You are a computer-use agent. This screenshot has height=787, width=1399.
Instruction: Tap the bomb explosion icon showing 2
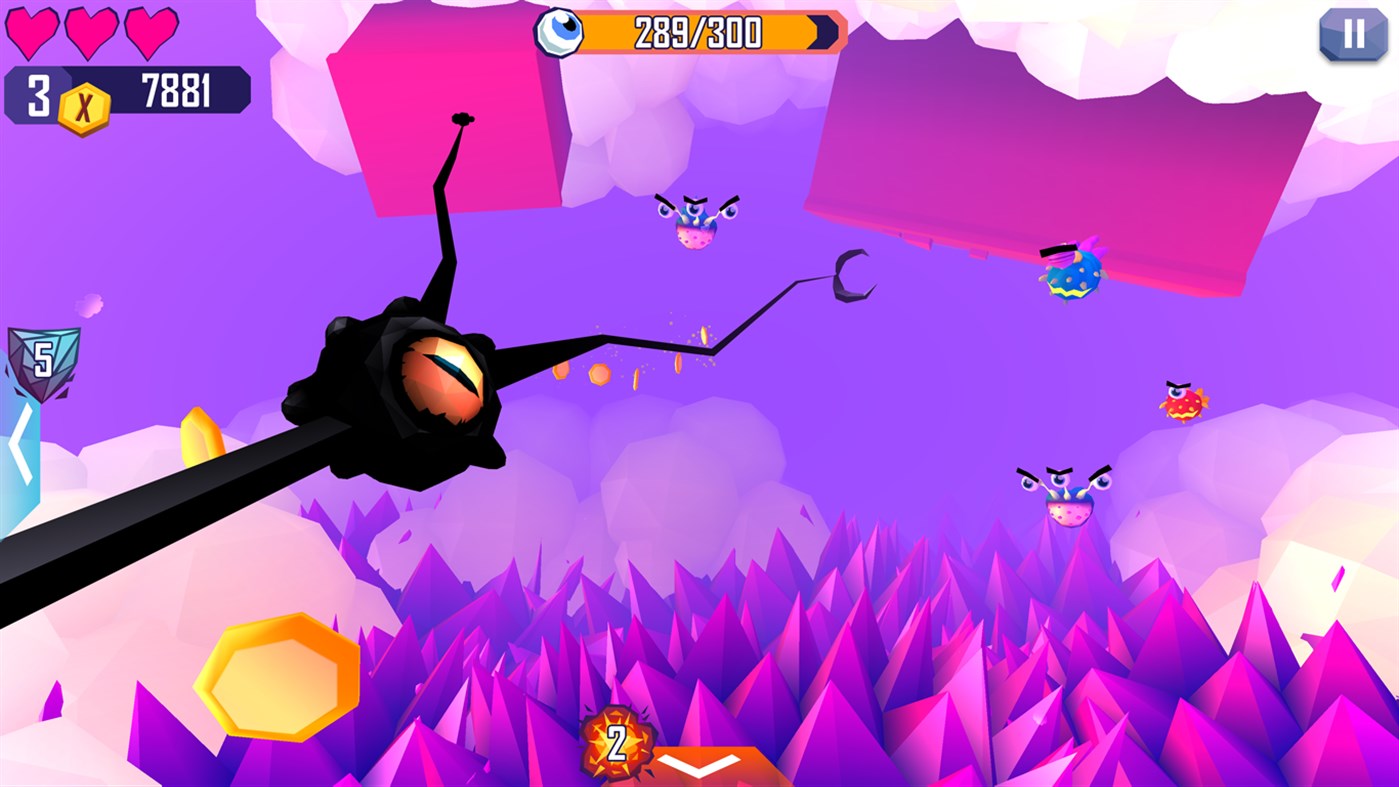pos(617,740)
